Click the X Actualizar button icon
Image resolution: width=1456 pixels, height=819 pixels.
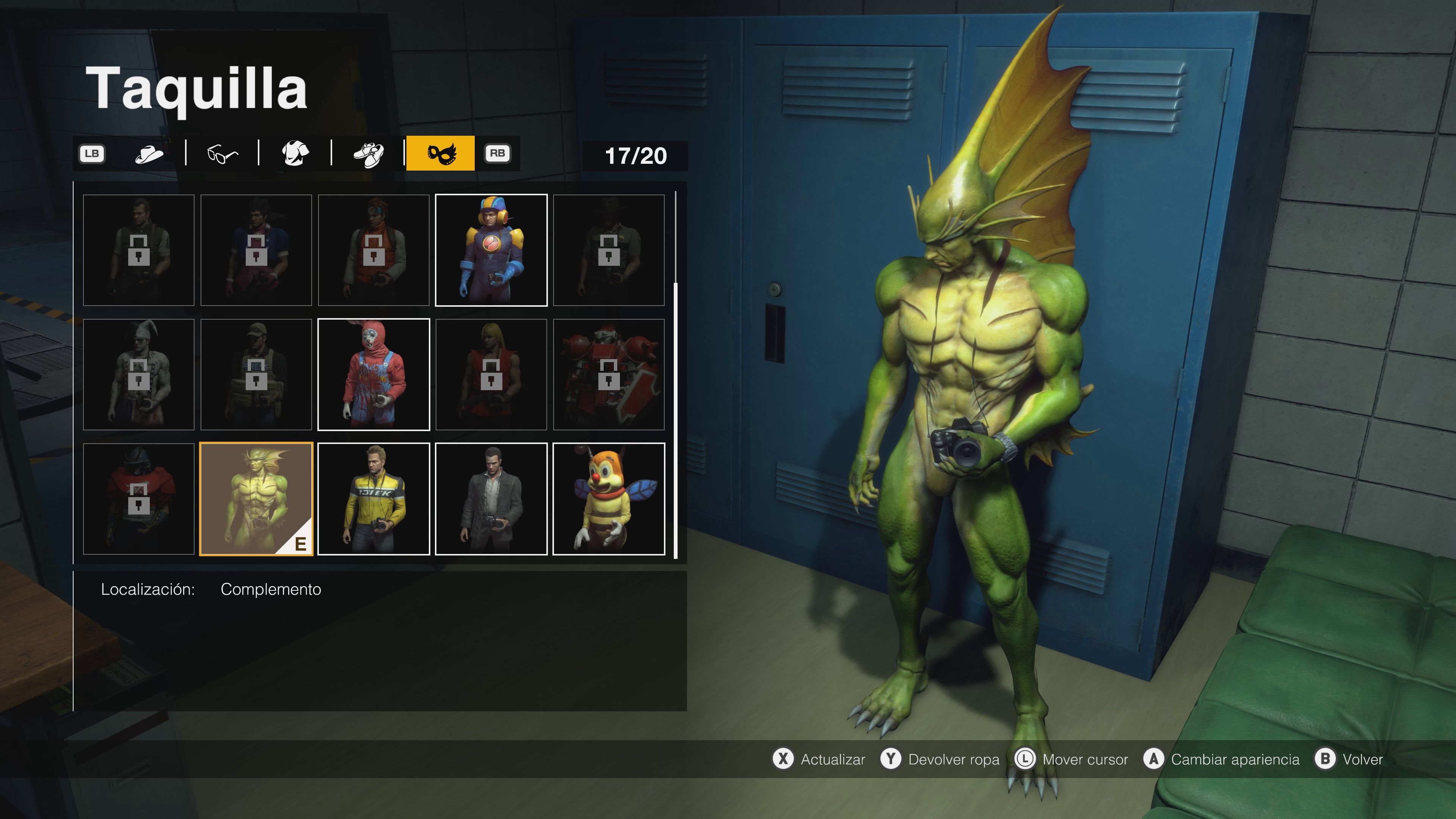[x=784, y=759]
